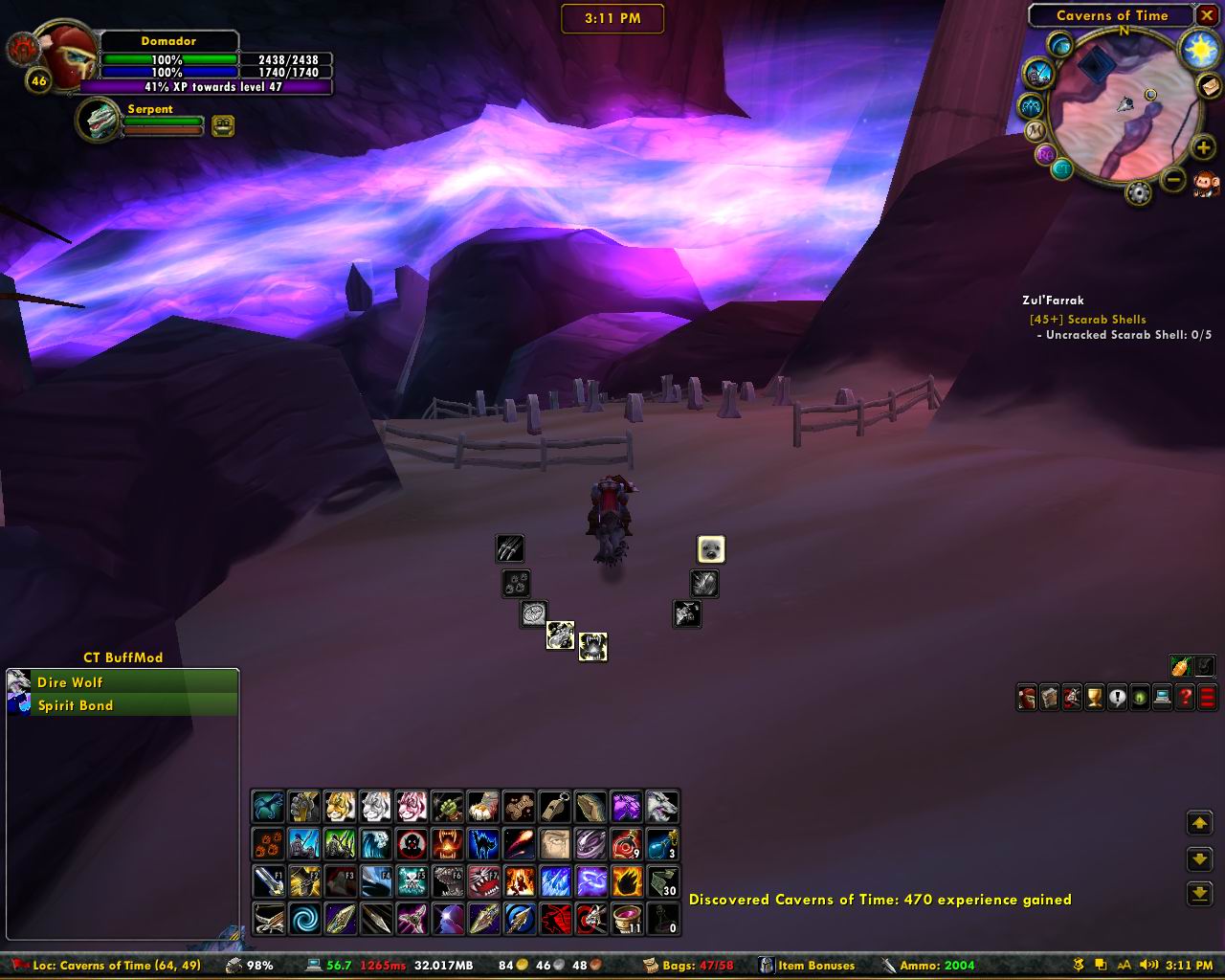Select the Scarab Shells quest in the tracker
Viewport: 1225px width, 980px height.
1087,320
